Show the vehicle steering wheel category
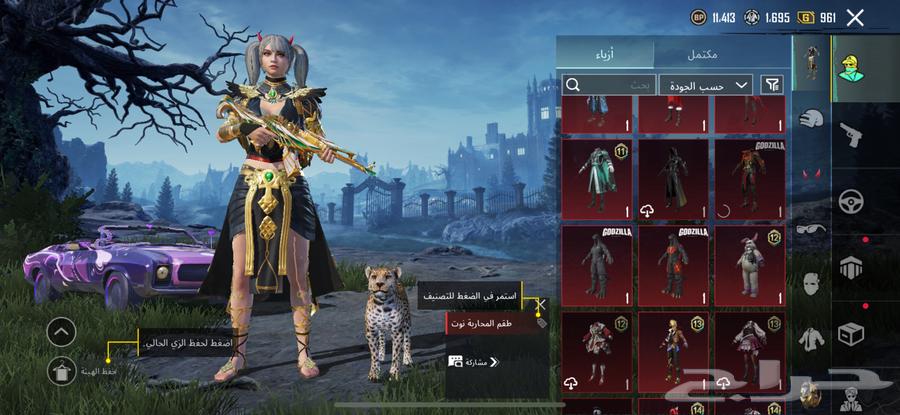 click(x=851, y=200)
